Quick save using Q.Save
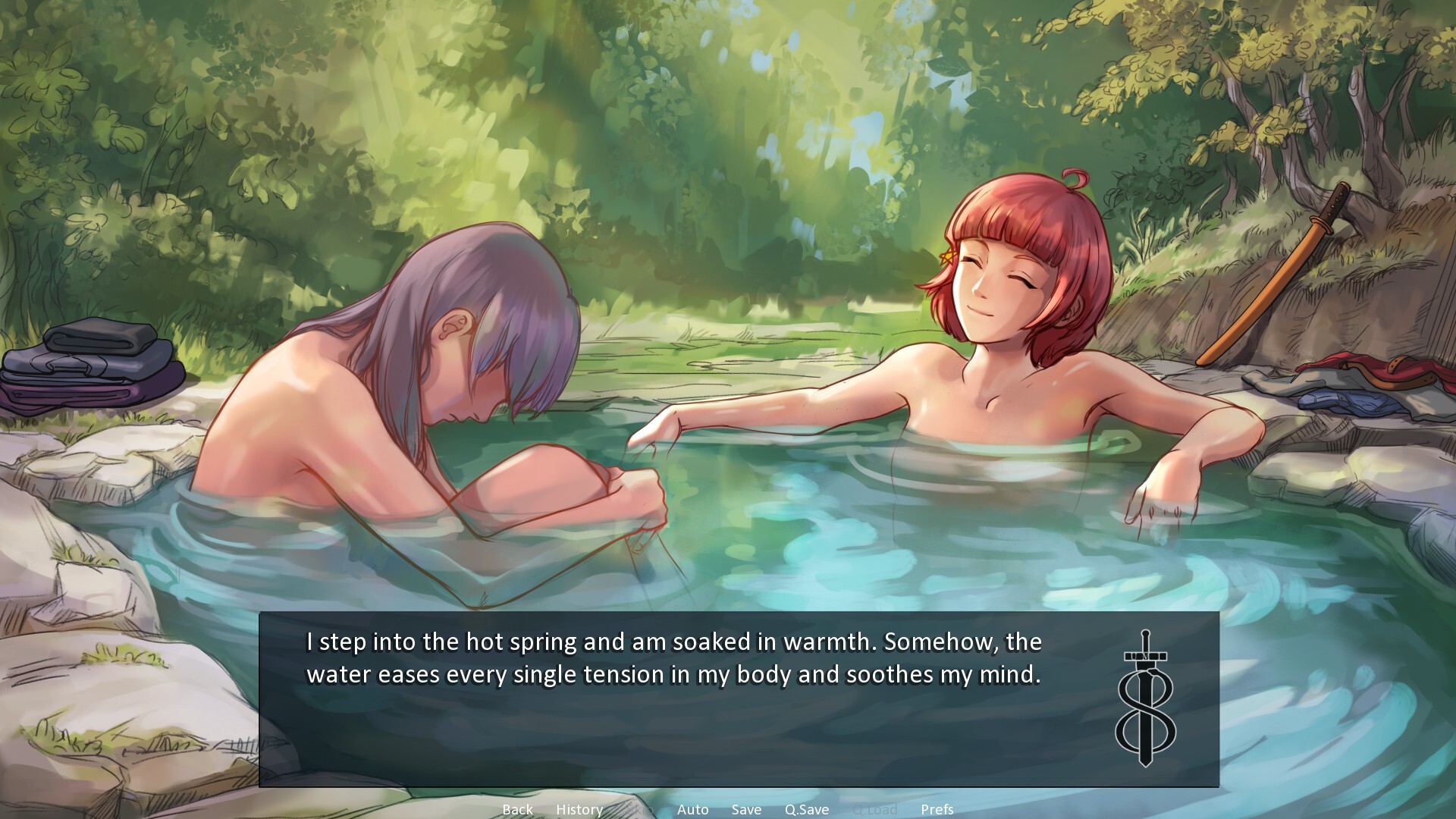Screen dimensions: 1456x819 [806, 809]
